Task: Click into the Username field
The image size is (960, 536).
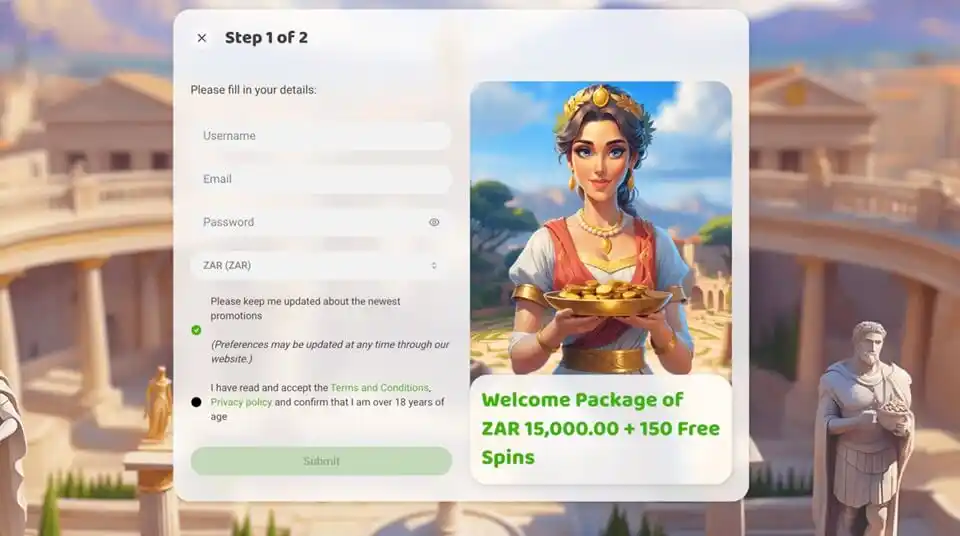Action: [320, 136]
